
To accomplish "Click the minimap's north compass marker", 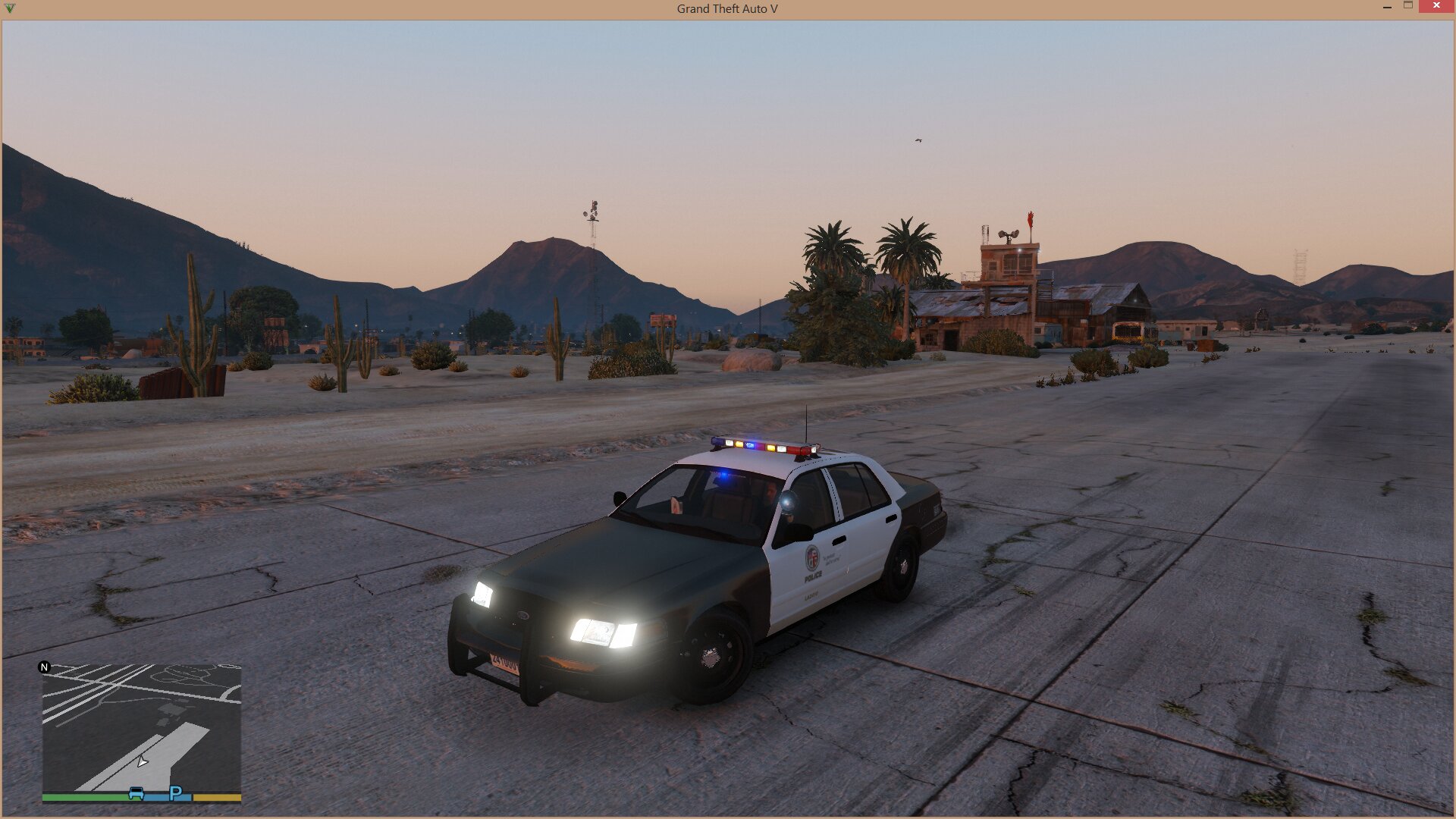I will [x=44, y=667].
